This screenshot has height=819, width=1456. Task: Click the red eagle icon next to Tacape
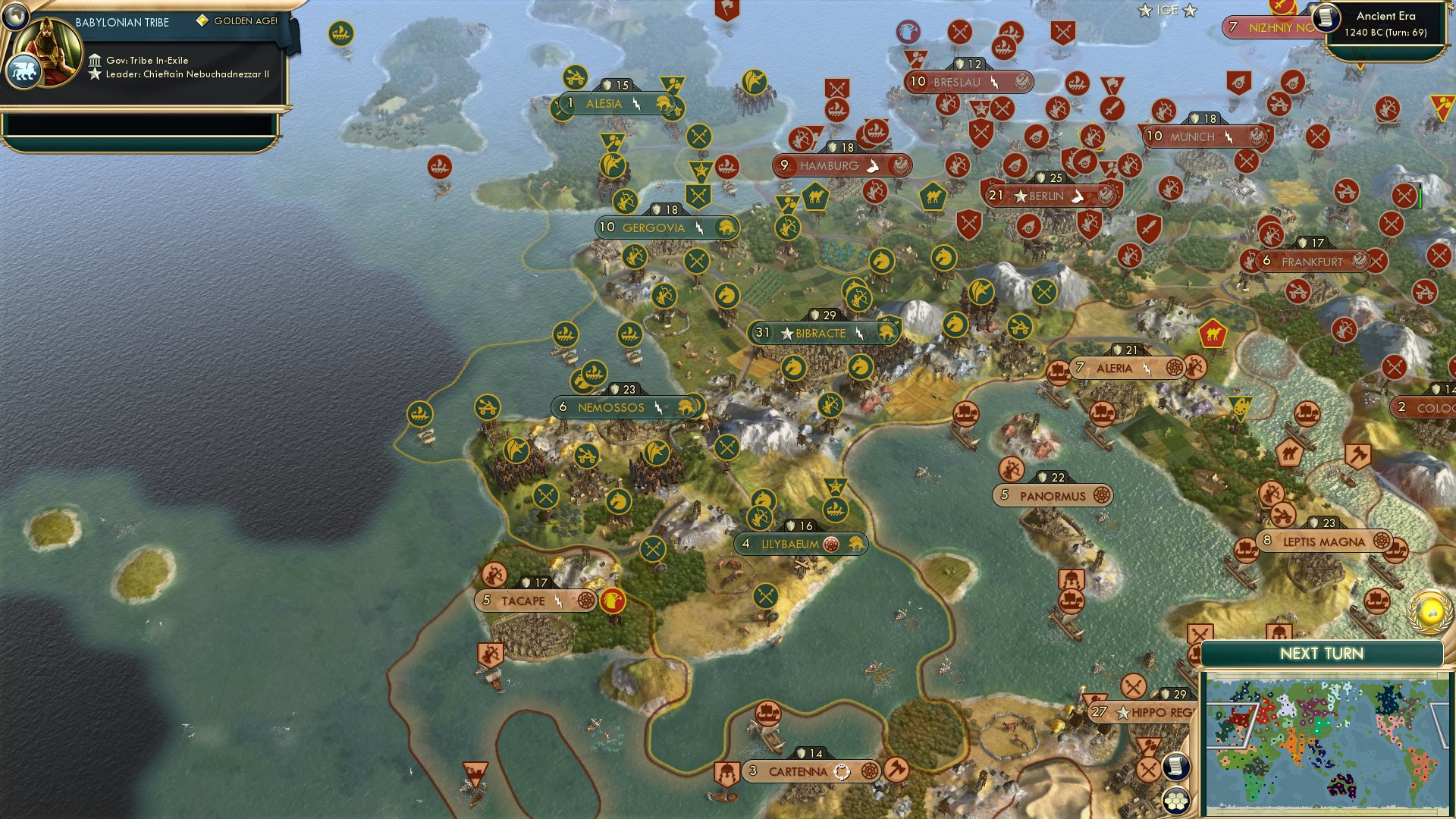point(613,599)
